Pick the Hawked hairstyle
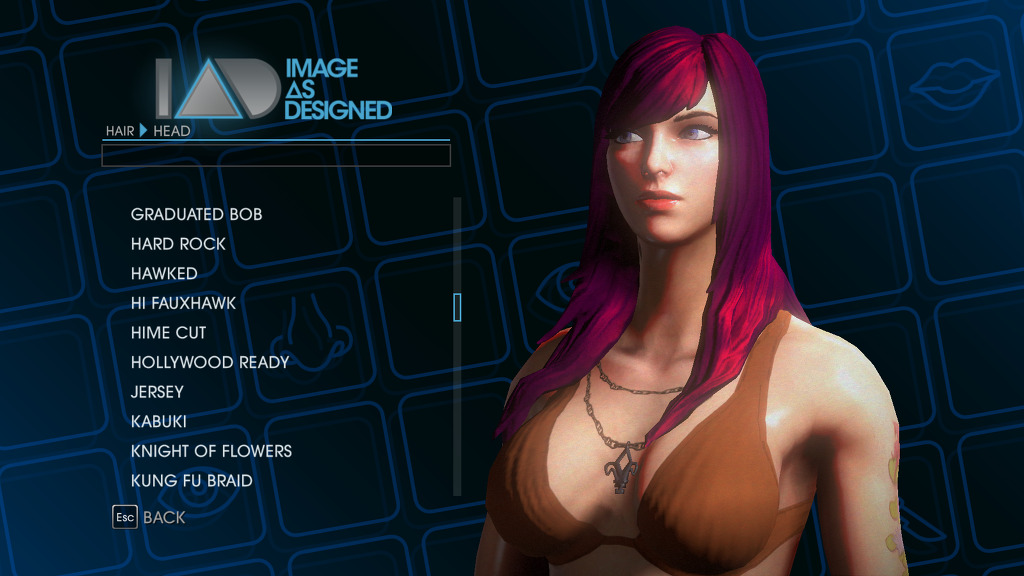Image resolution: width=1024 pixels, height=576 pixels. click(x=164, y=273)
